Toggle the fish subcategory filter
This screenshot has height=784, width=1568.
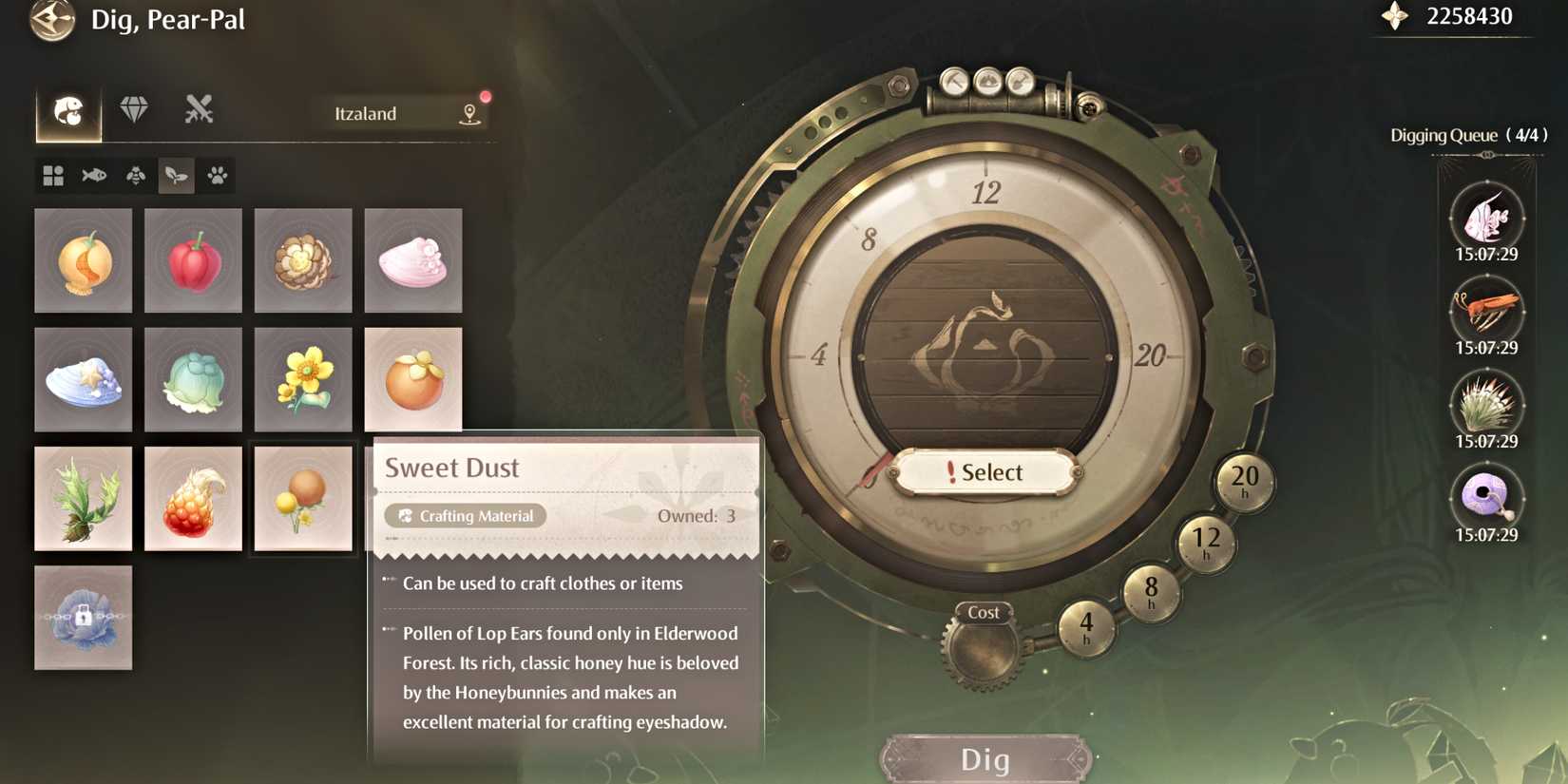(93, 175)
